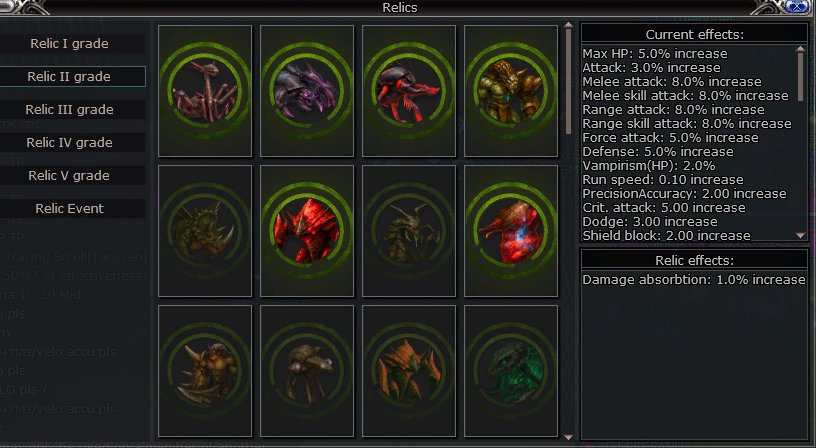The image size is (816, 448).
Task: Select the bright red spiky relic
Action: (310, 230)
